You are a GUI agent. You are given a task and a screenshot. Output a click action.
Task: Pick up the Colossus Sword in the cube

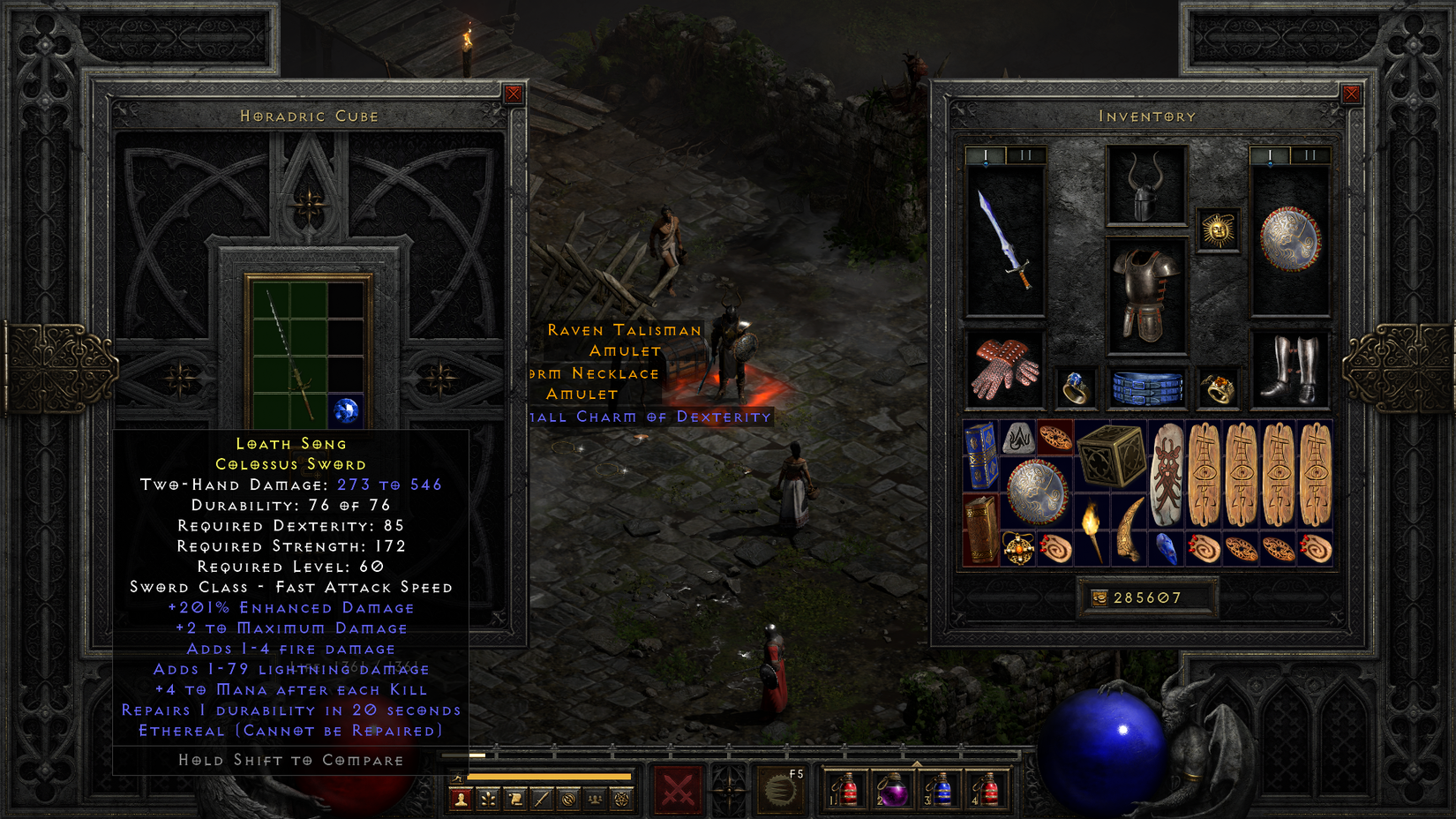pyautogui.click(x=290, y=353)
